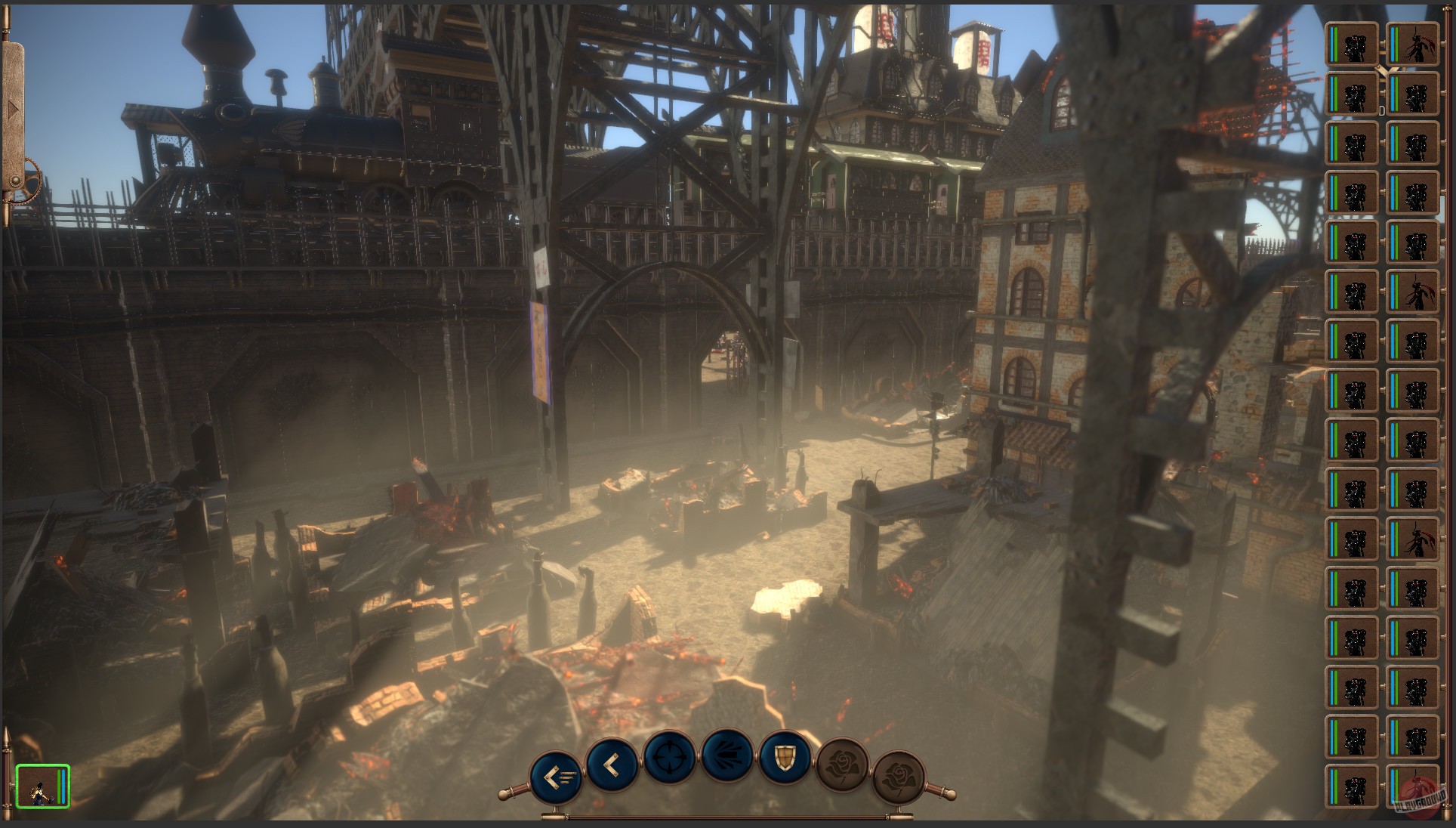
Task: Toggle selection of the topmost left-column unit
Action: [x=1353, y=44]
